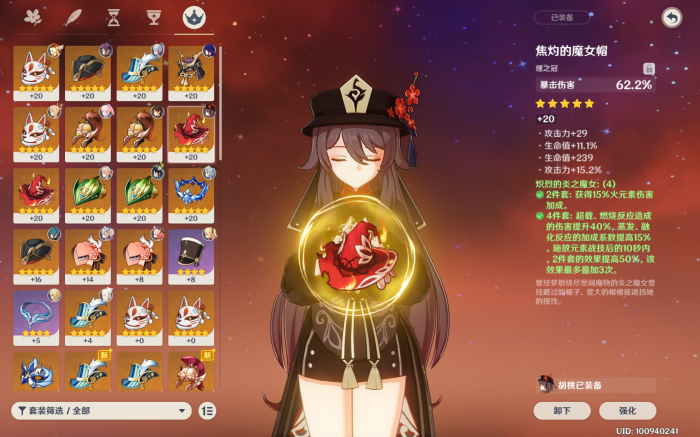
Task: Choose the red plumed helmet marked 新
Action: 191,372
